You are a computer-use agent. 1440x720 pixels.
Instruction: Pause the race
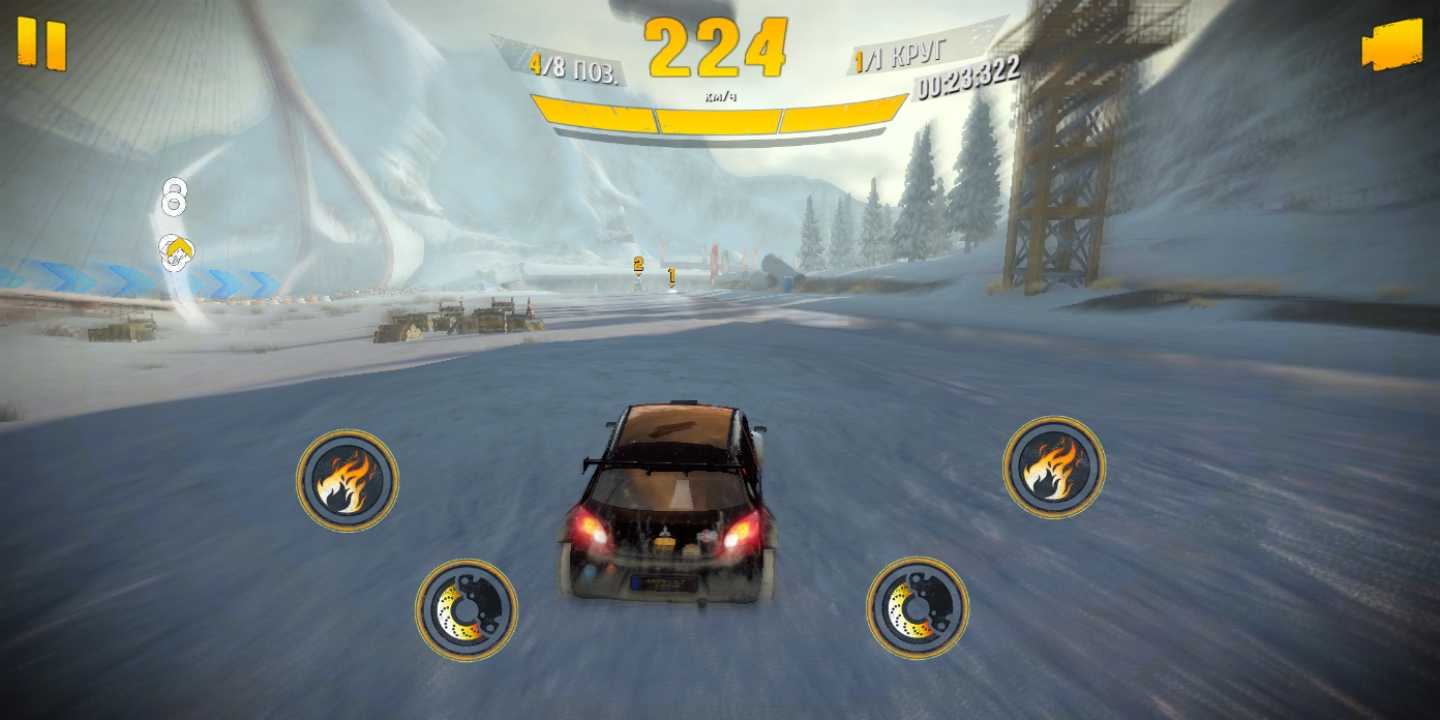(42, 44)
